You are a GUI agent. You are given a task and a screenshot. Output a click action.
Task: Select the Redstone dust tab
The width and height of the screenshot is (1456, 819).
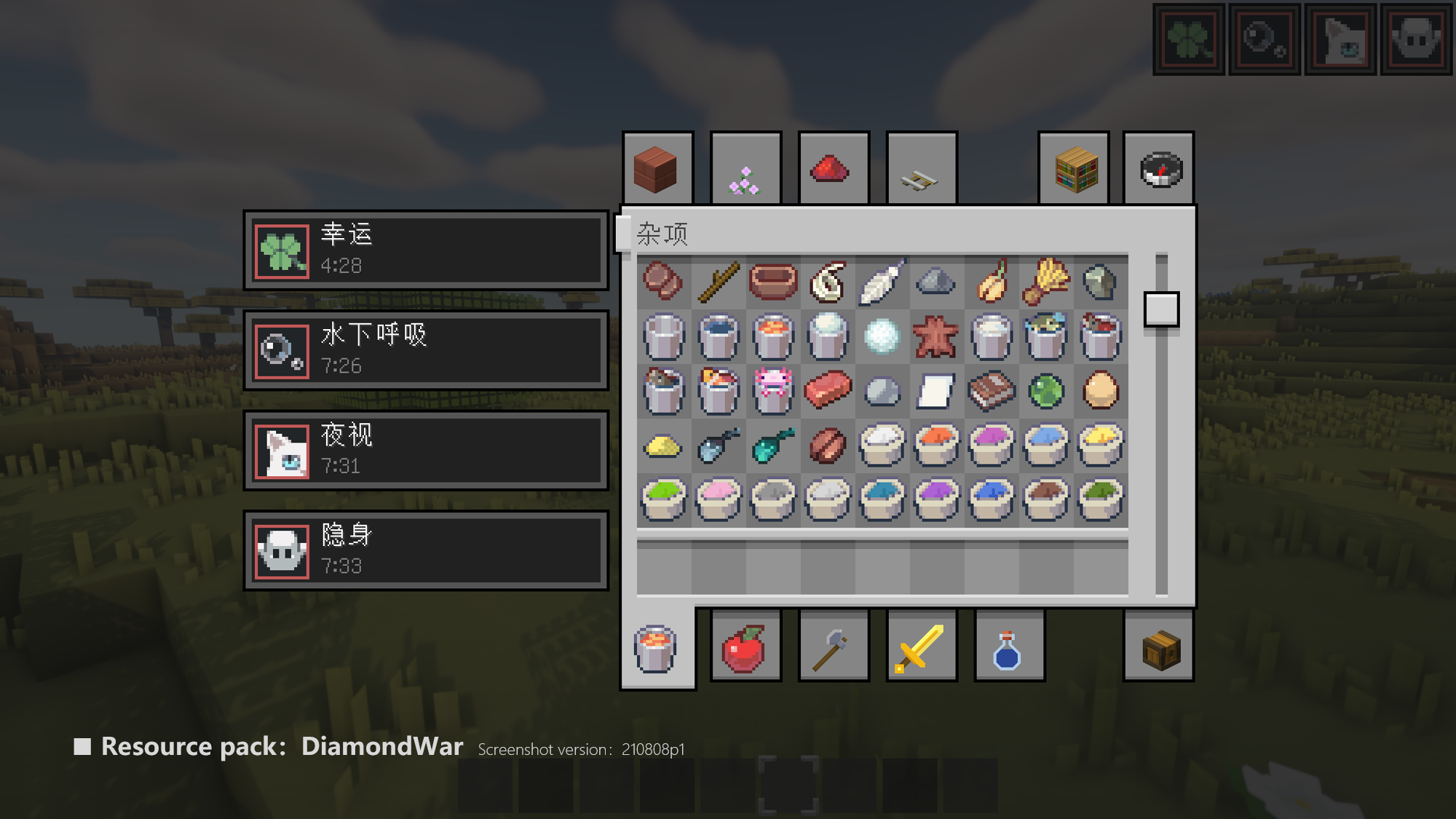[833, 169]
